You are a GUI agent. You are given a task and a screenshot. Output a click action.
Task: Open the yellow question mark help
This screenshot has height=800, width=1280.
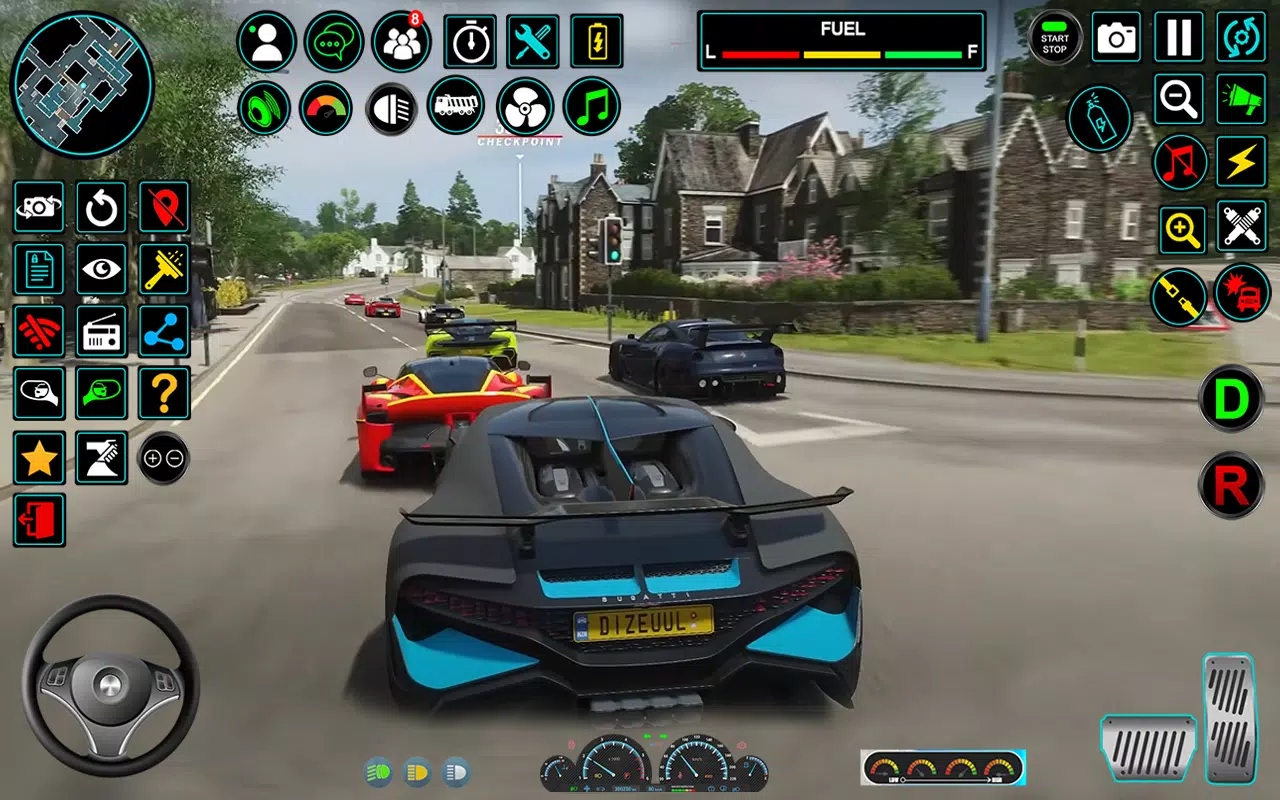[164, 393]
